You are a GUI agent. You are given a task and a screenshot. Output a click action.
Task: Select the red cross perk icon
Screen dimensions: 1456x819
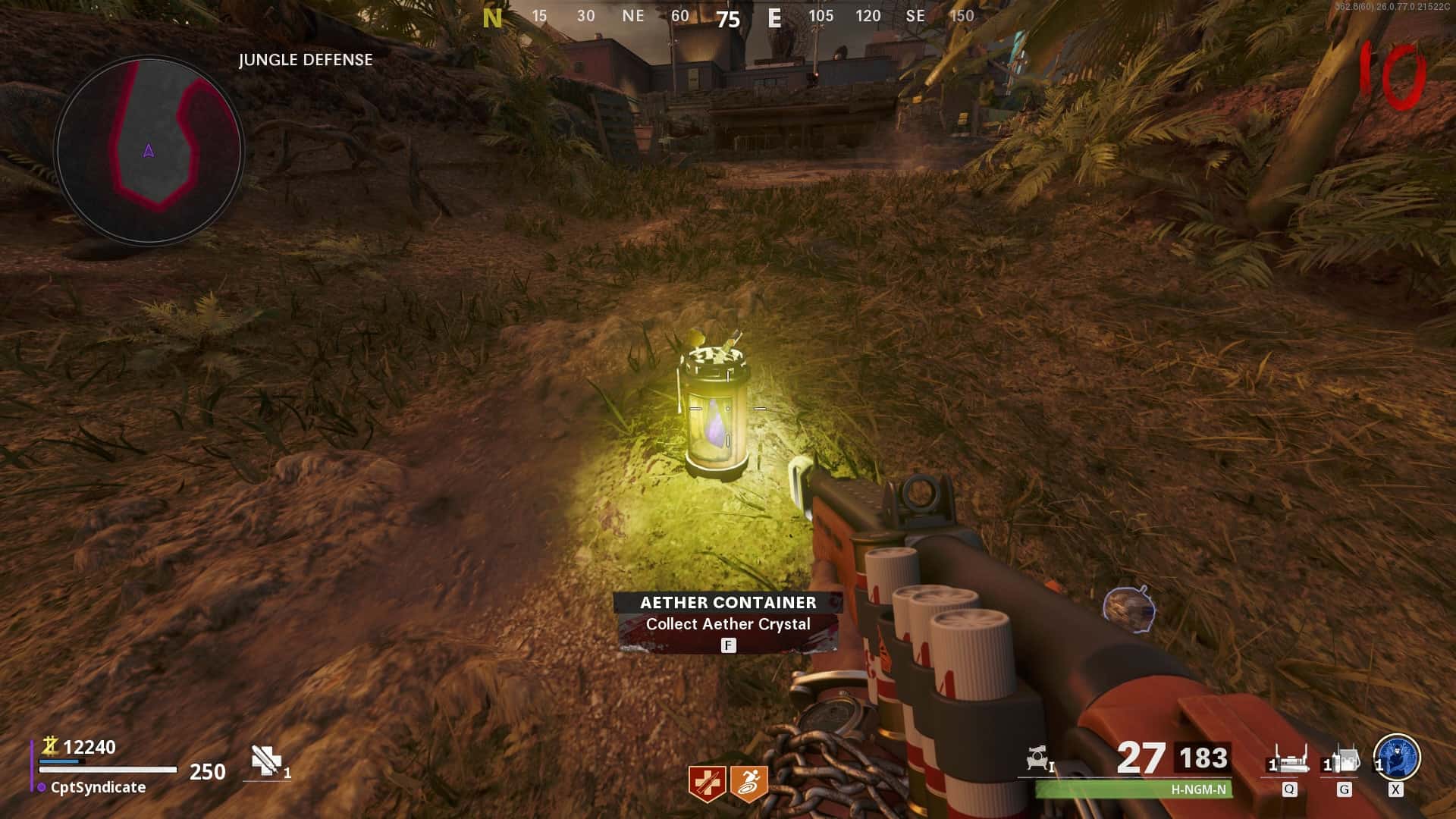706,783
